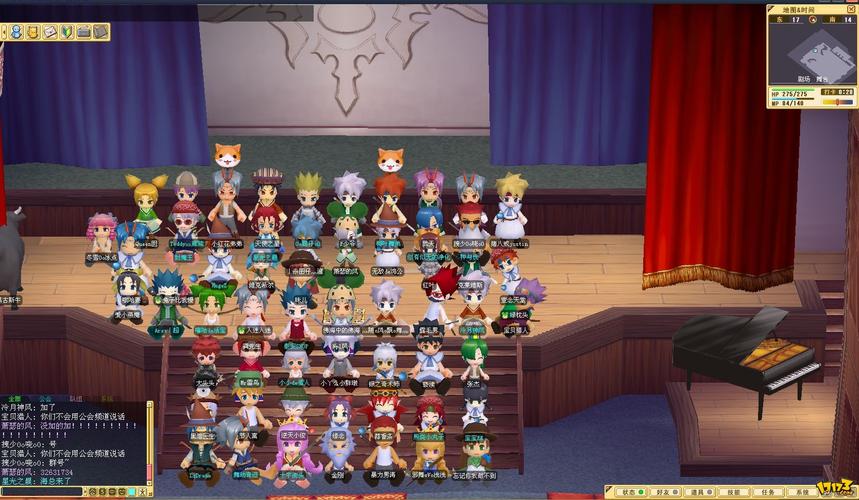Switch chat to the 公会 (Guild) tab
This screenshot has width=859, height=500.
[45, 398]
